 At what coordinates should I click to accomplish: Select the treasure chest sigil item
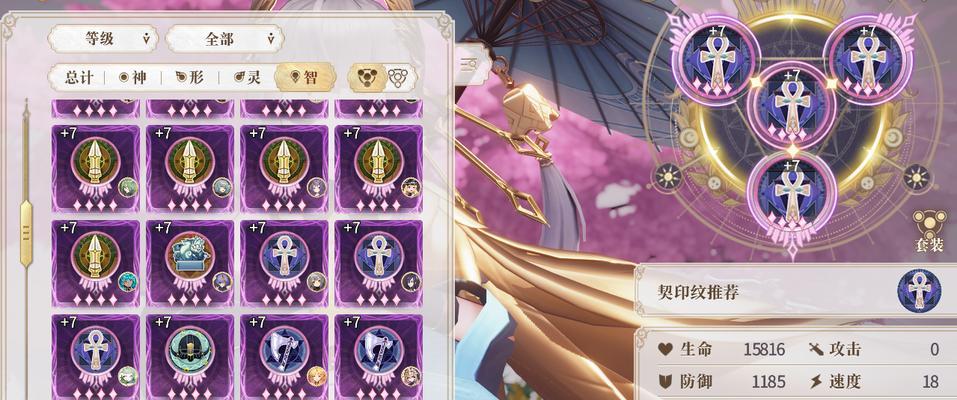pyautogui.click(x=189, y=258)
